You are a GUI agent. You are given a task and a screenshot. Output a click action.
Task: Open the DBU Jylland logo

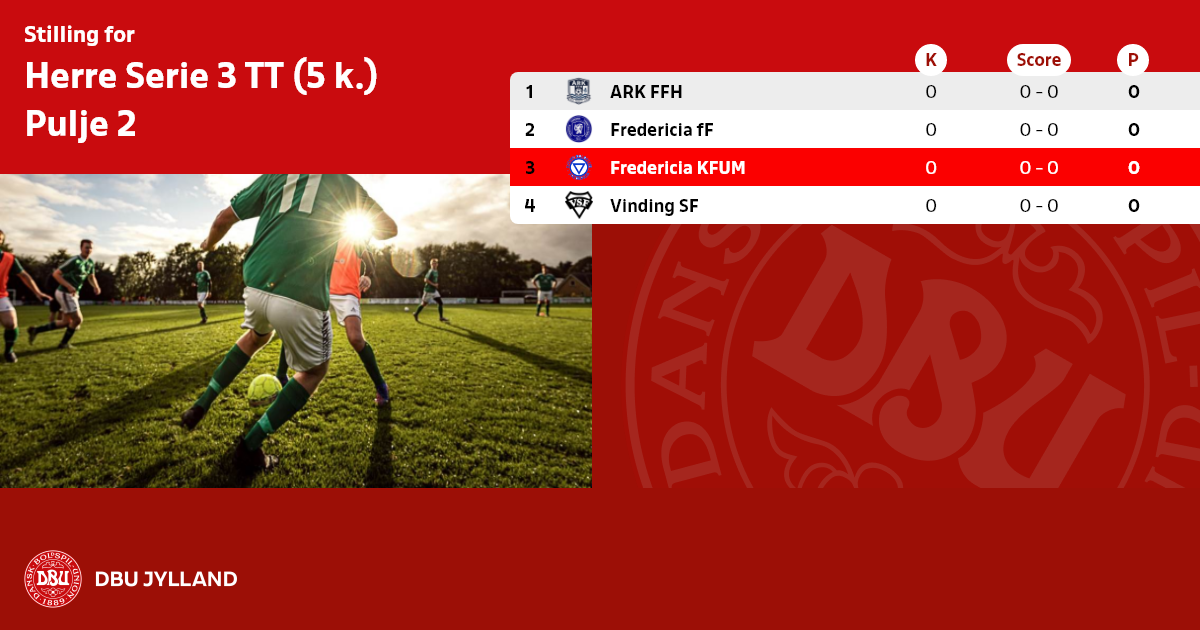click(x=53, y=579)
